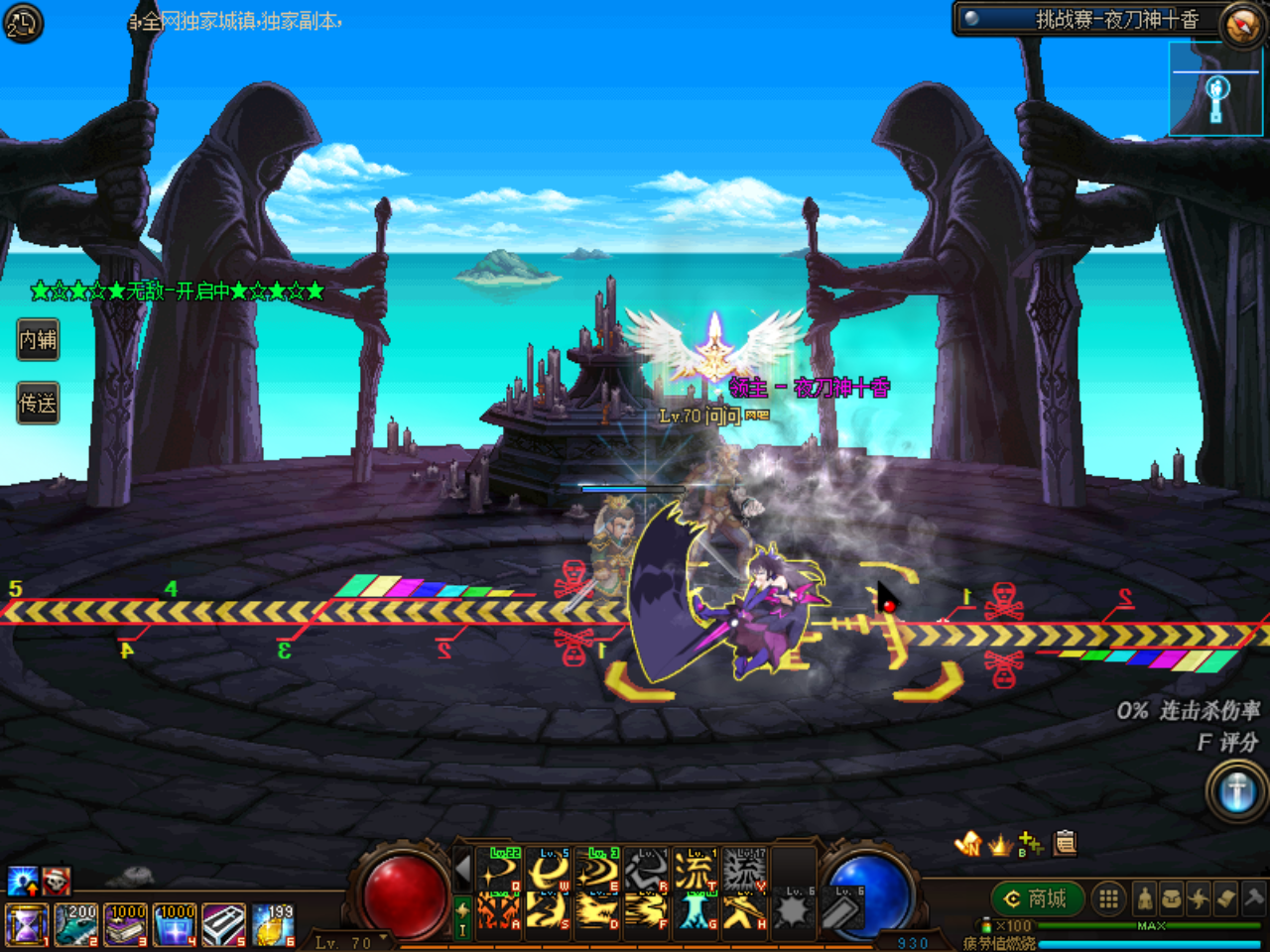Use the hourglass item in quickslot 1

(x=25, y=924)
